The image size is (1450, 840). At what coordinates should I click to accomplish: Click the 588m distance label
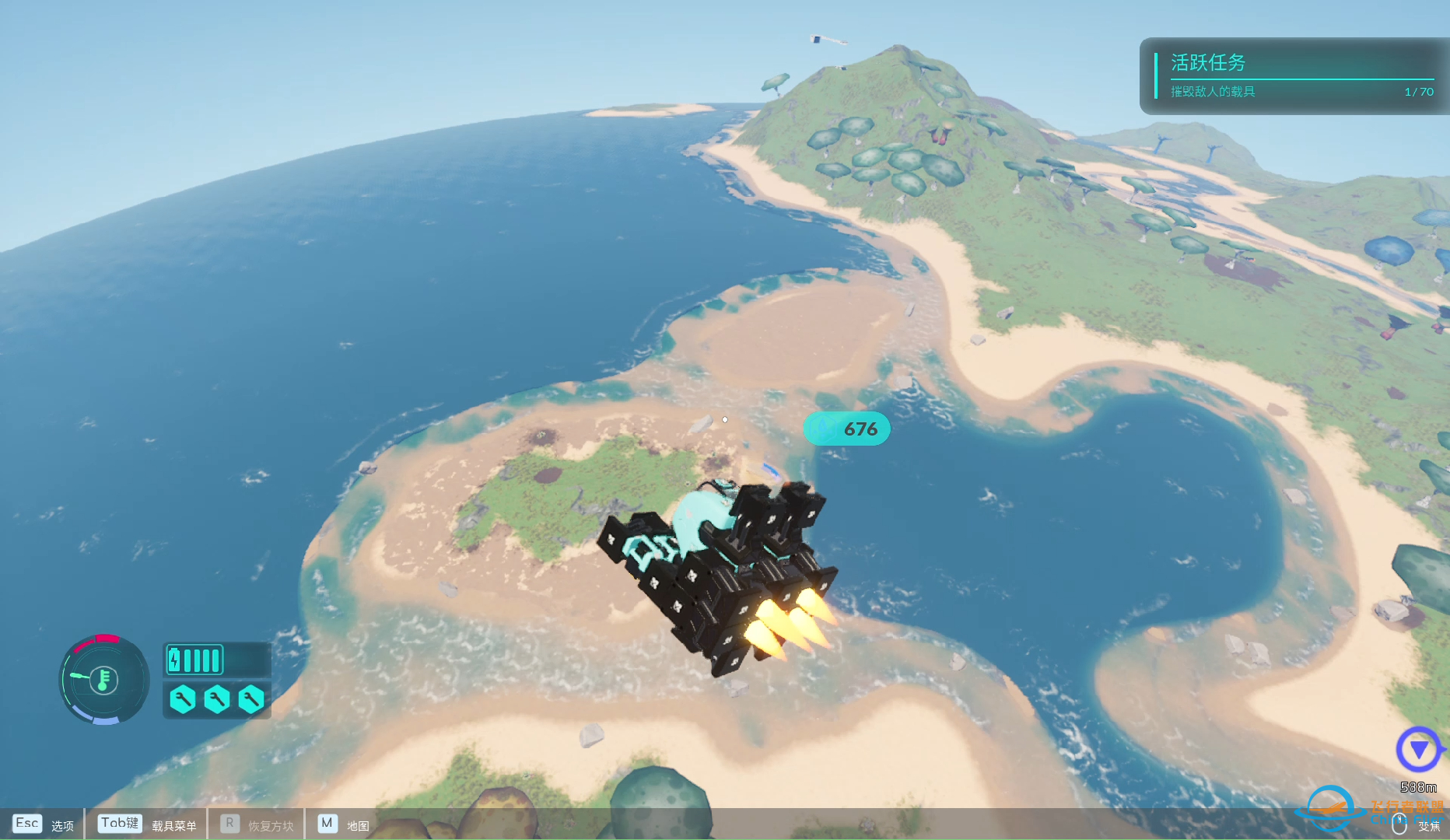[1418, 786]
